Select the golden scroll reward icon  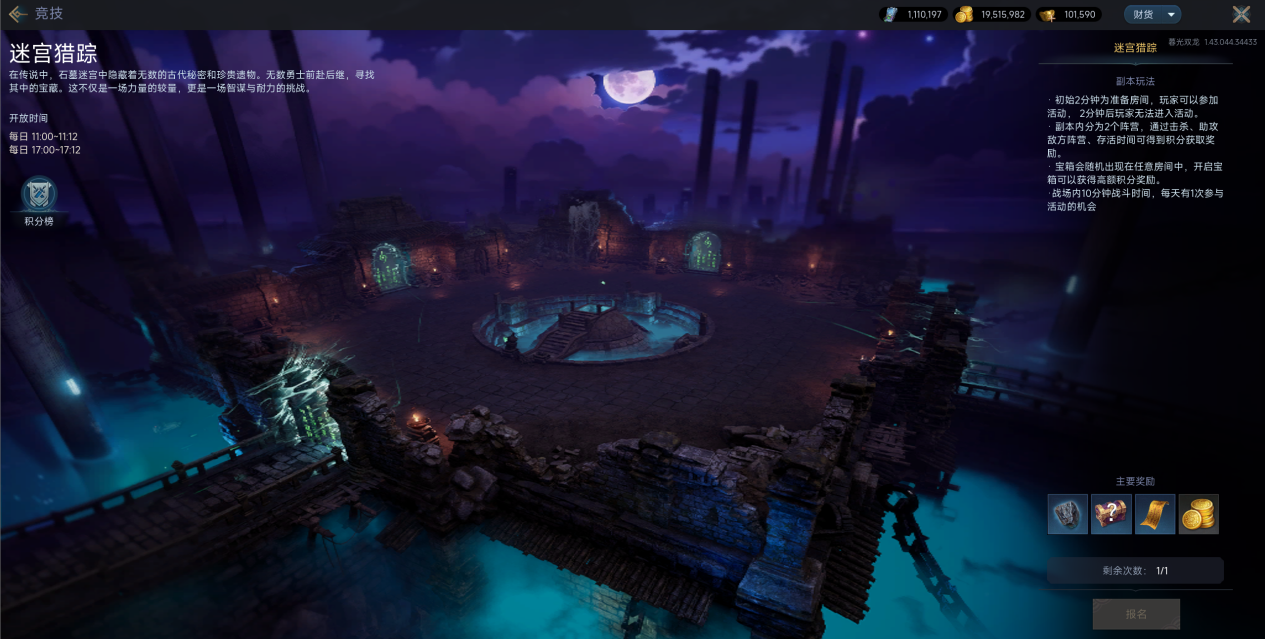(x=1155, y=514)
